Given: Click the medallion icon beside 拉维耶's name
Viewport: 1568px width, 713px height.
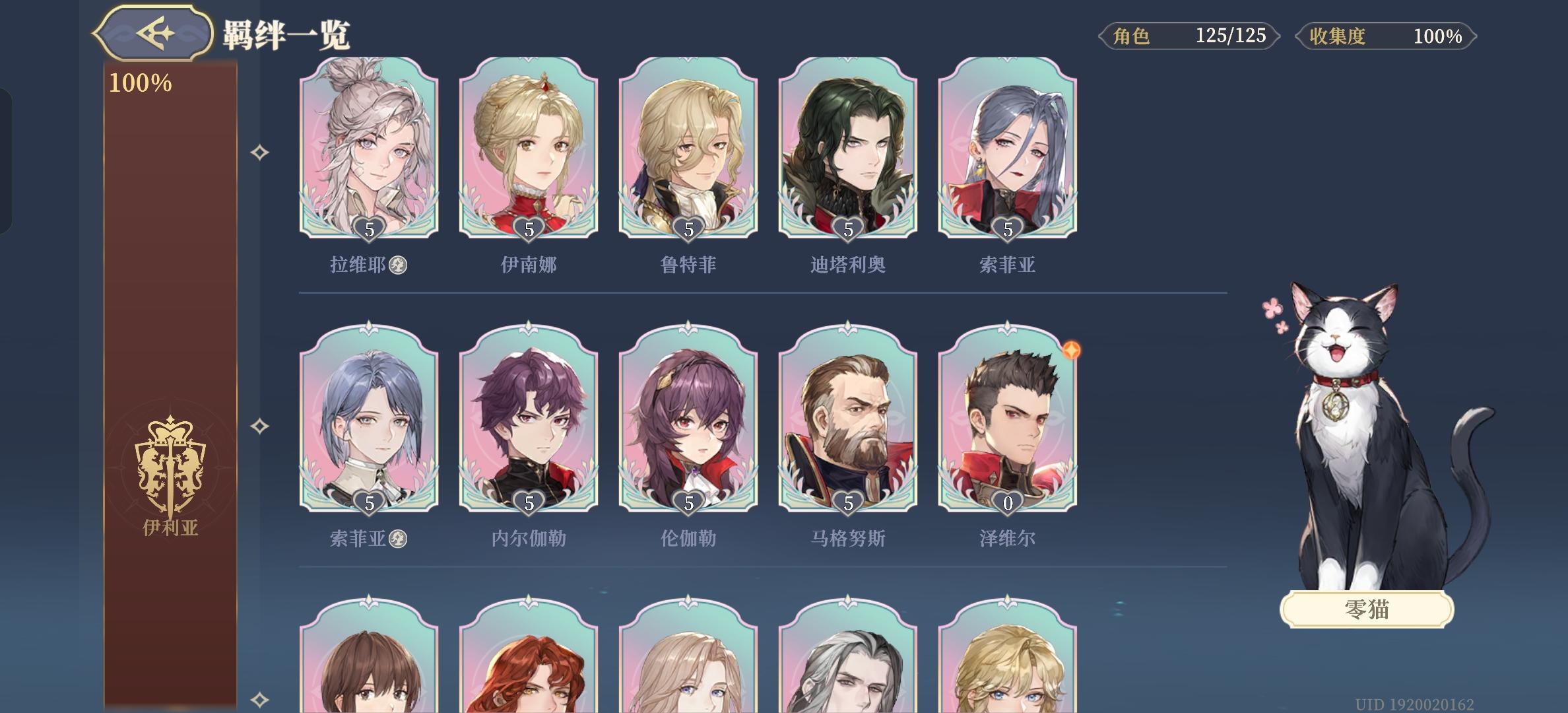Looking at the screenshot, I should click(x=395, y=263).
